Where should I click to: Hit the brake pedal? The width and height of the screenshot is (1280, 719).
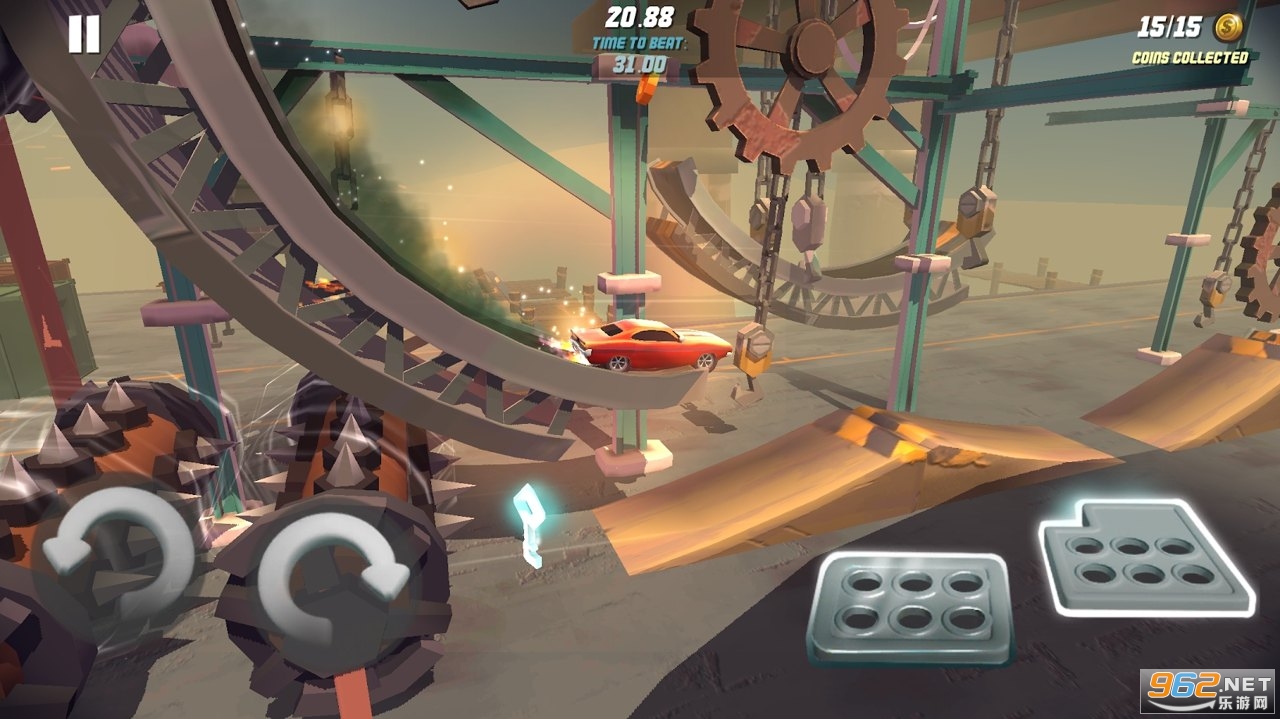pyautogui.click(x=910, y=606)
